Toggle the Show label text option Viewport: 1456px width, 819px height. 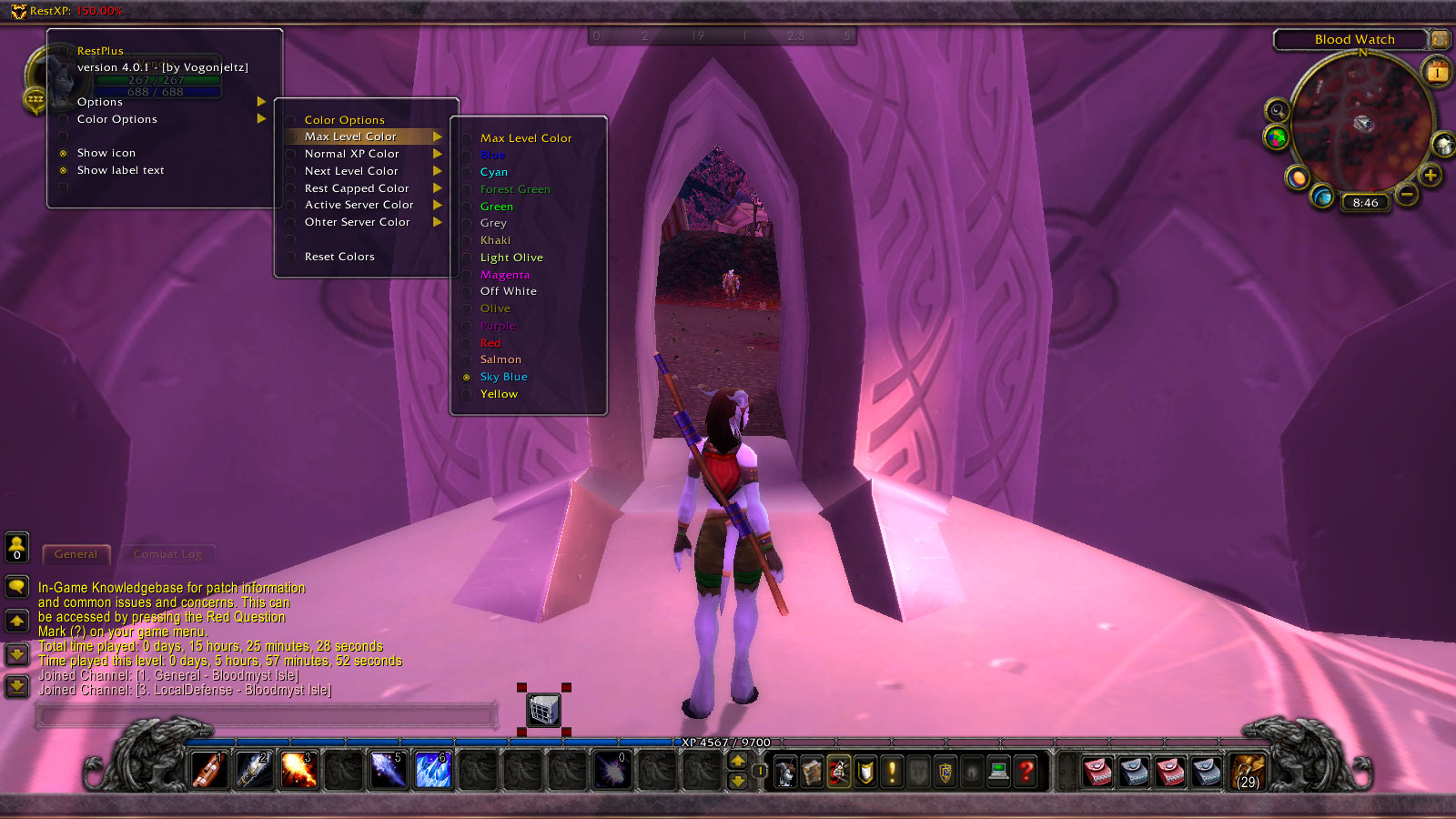coord(120,170)
